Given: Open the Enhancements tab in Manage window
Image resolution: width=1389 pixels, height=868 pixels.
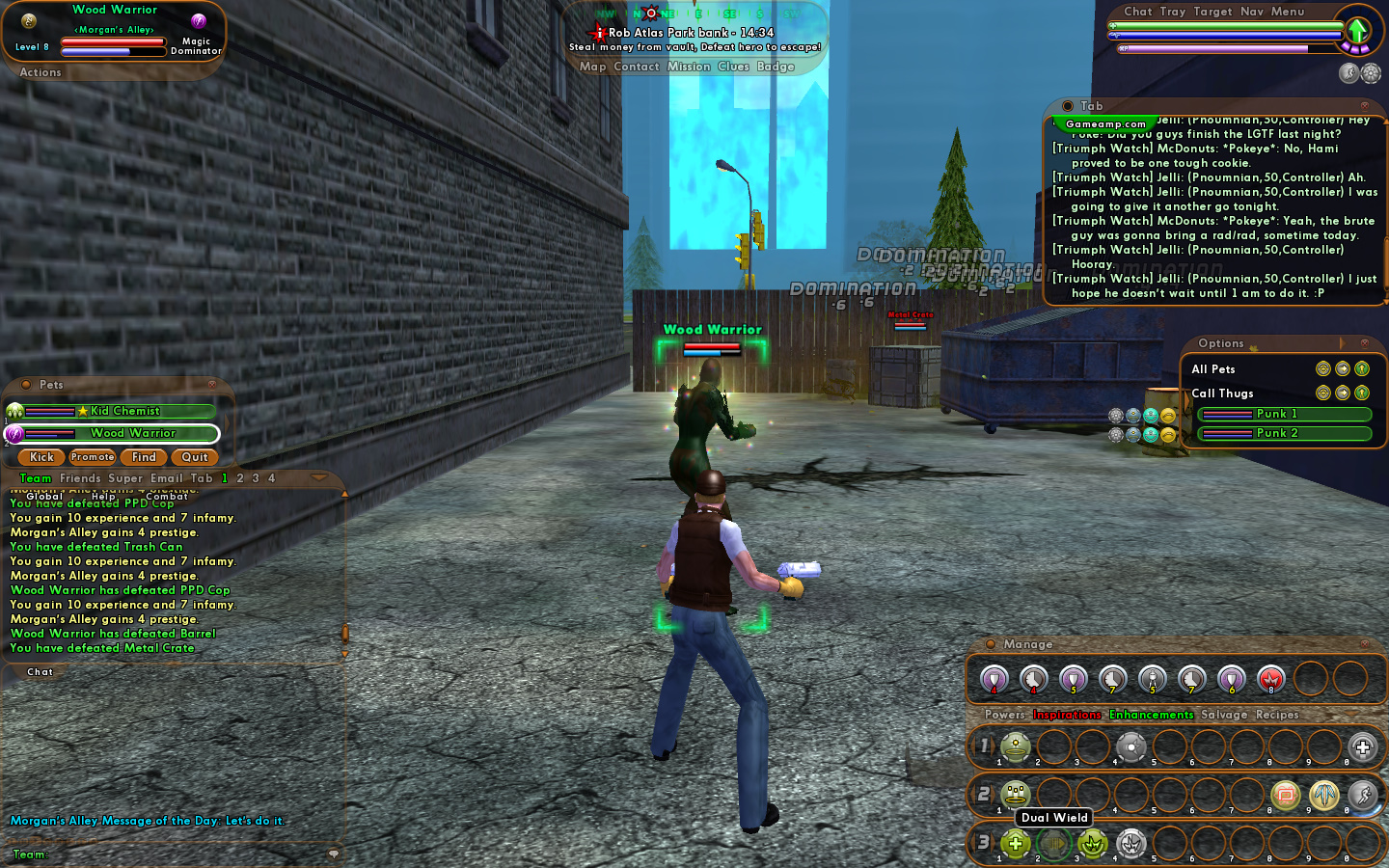Looking at the screenshot, I should click(1151, 715).
